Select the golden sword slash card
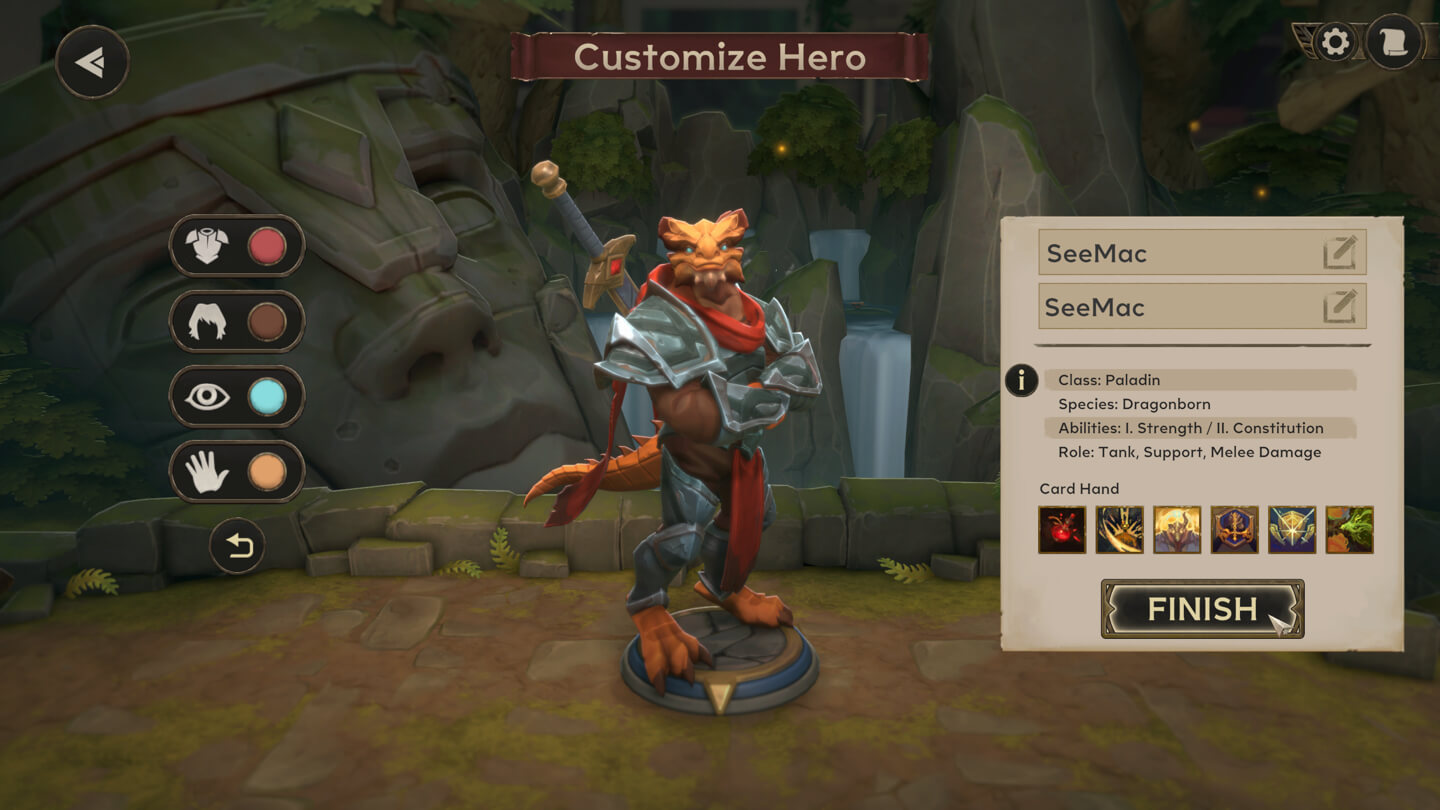1440x810 pixels. [x=1119, y=530]
